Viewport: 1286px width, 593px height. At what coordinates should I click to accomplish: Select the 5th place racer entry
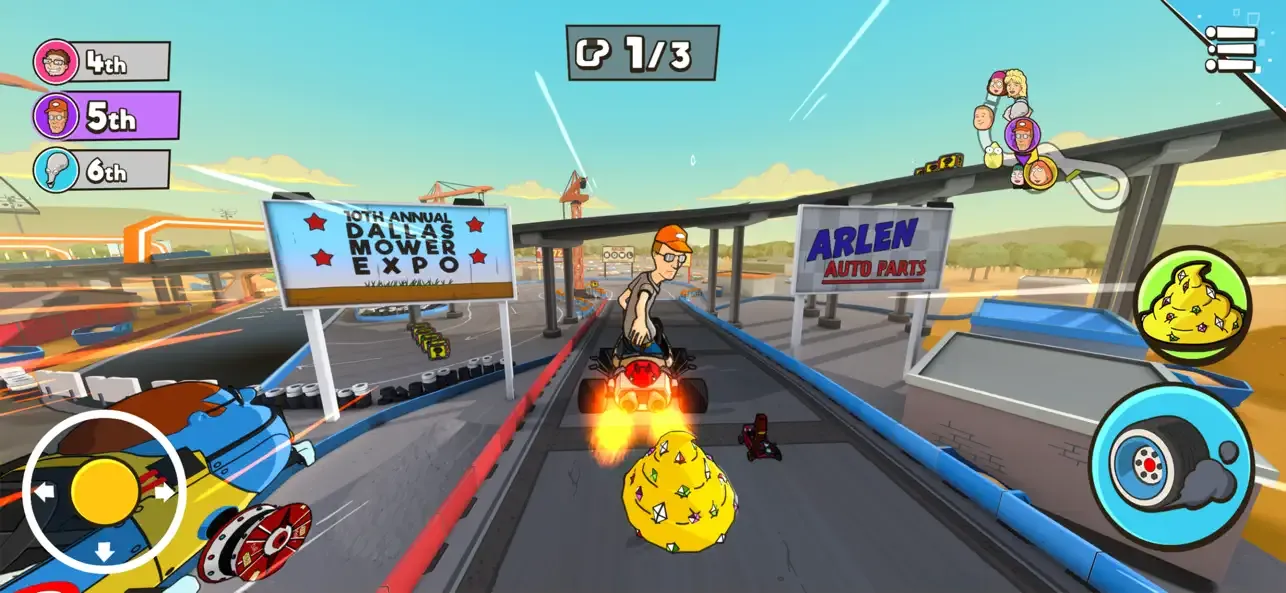(106, 117)
